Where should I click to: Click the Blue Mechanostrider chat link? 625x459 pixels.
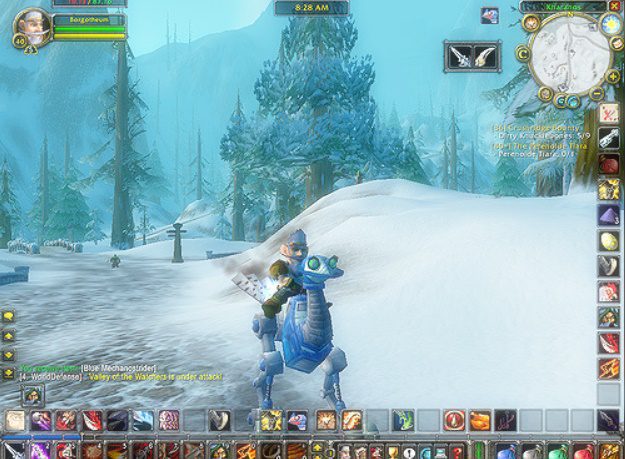(x=117, y=368)
